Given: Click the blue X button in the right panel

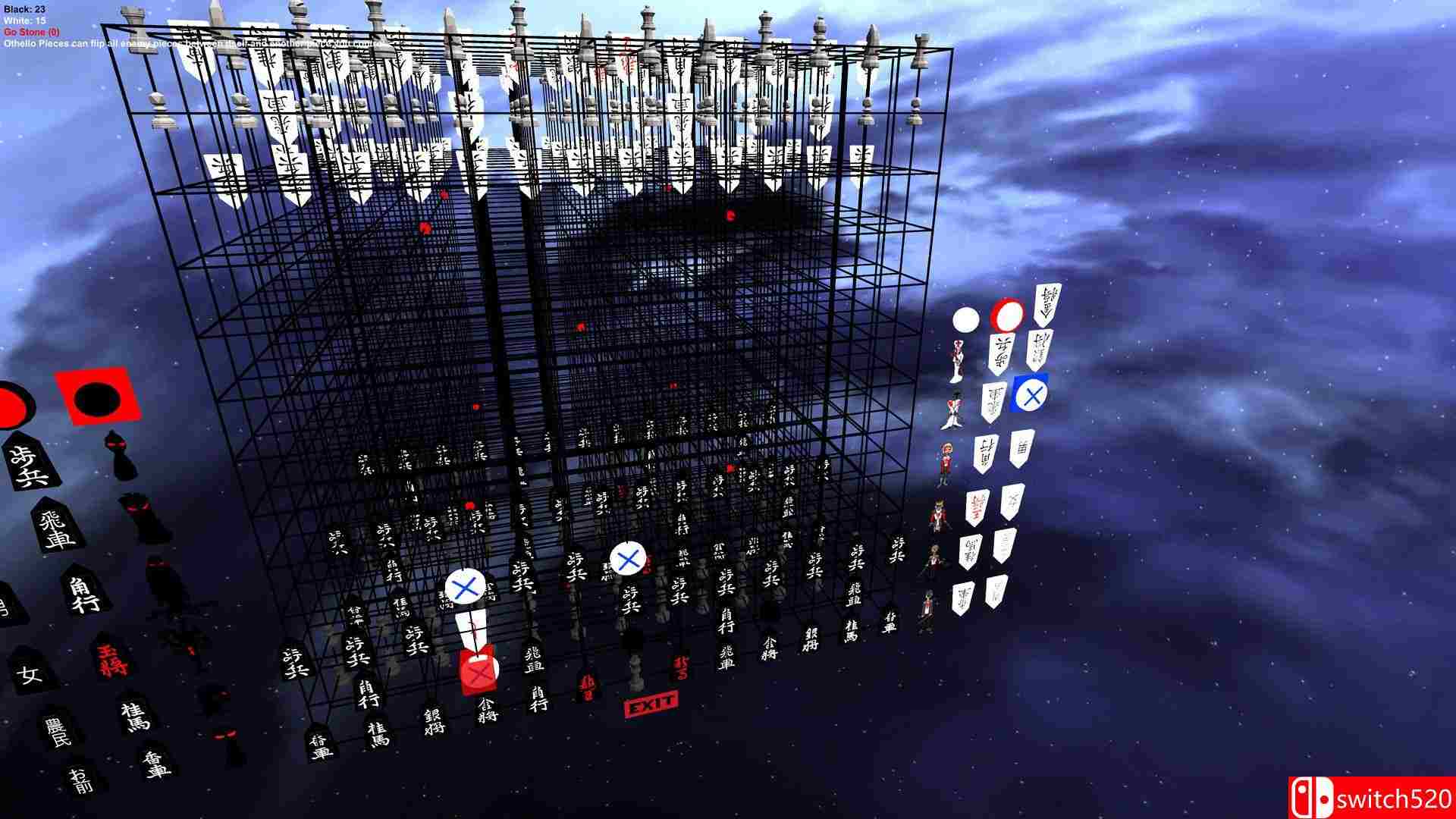Looking at the screenshot, I should [1030, 394].
